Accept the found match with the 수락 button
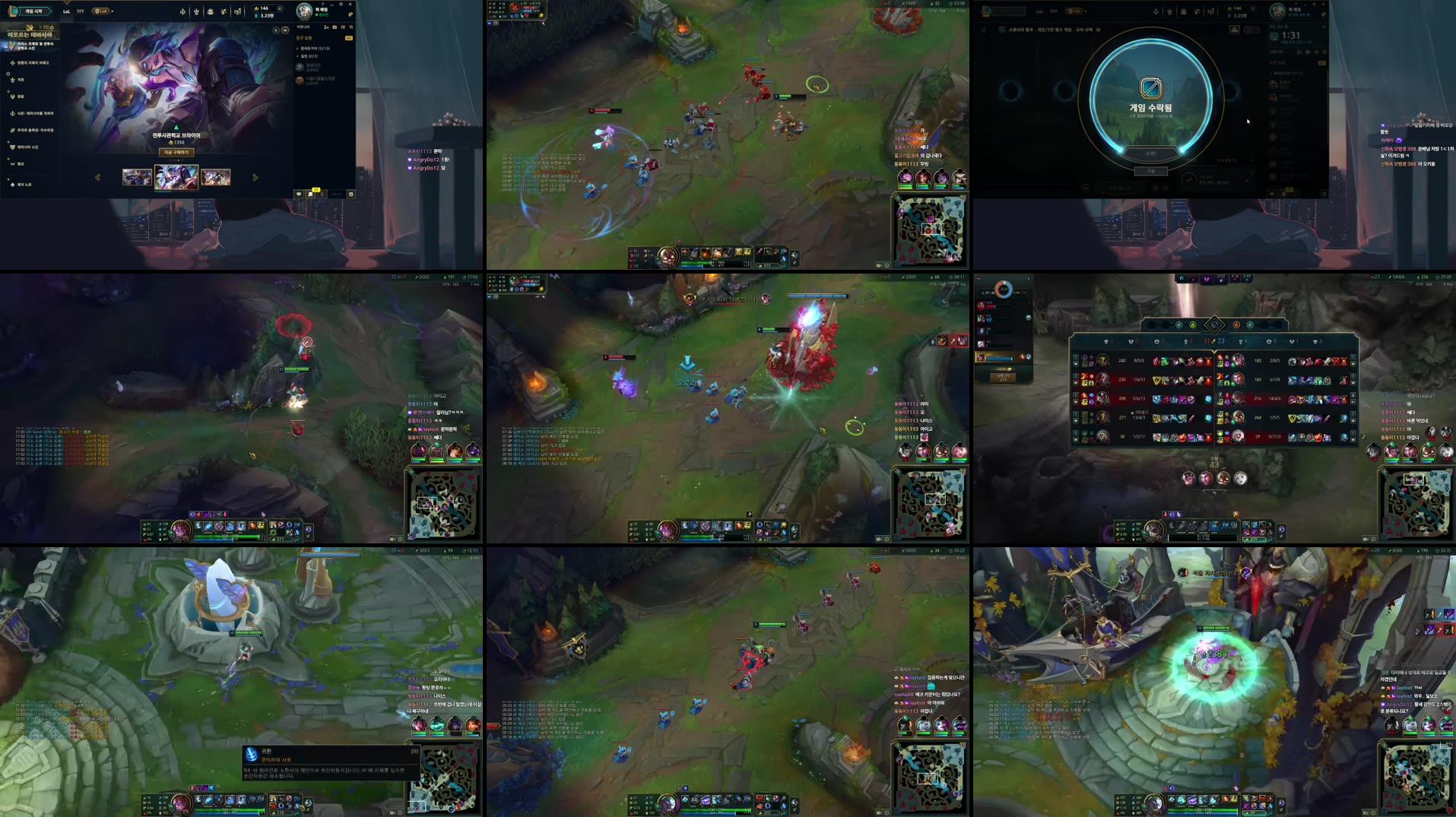 tap(1152, 154)
